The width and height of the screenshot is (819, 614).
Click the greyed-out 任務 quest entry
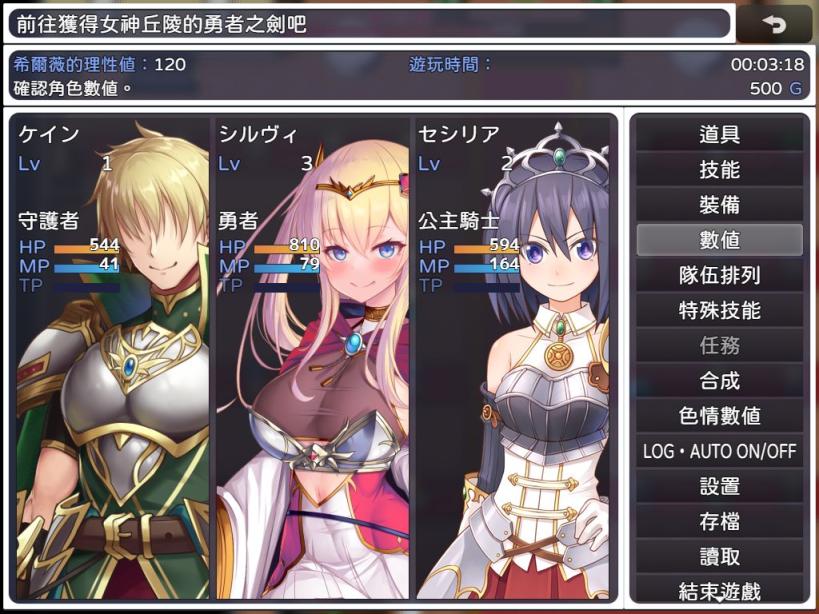point(719,345)
